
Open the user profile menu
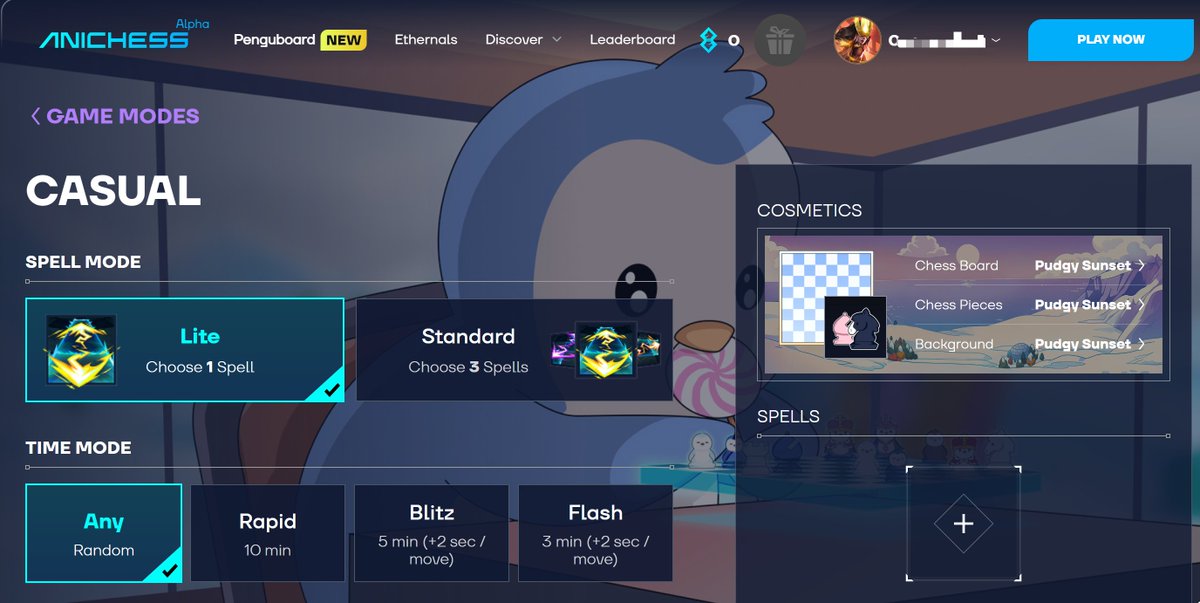click(917, 40)
